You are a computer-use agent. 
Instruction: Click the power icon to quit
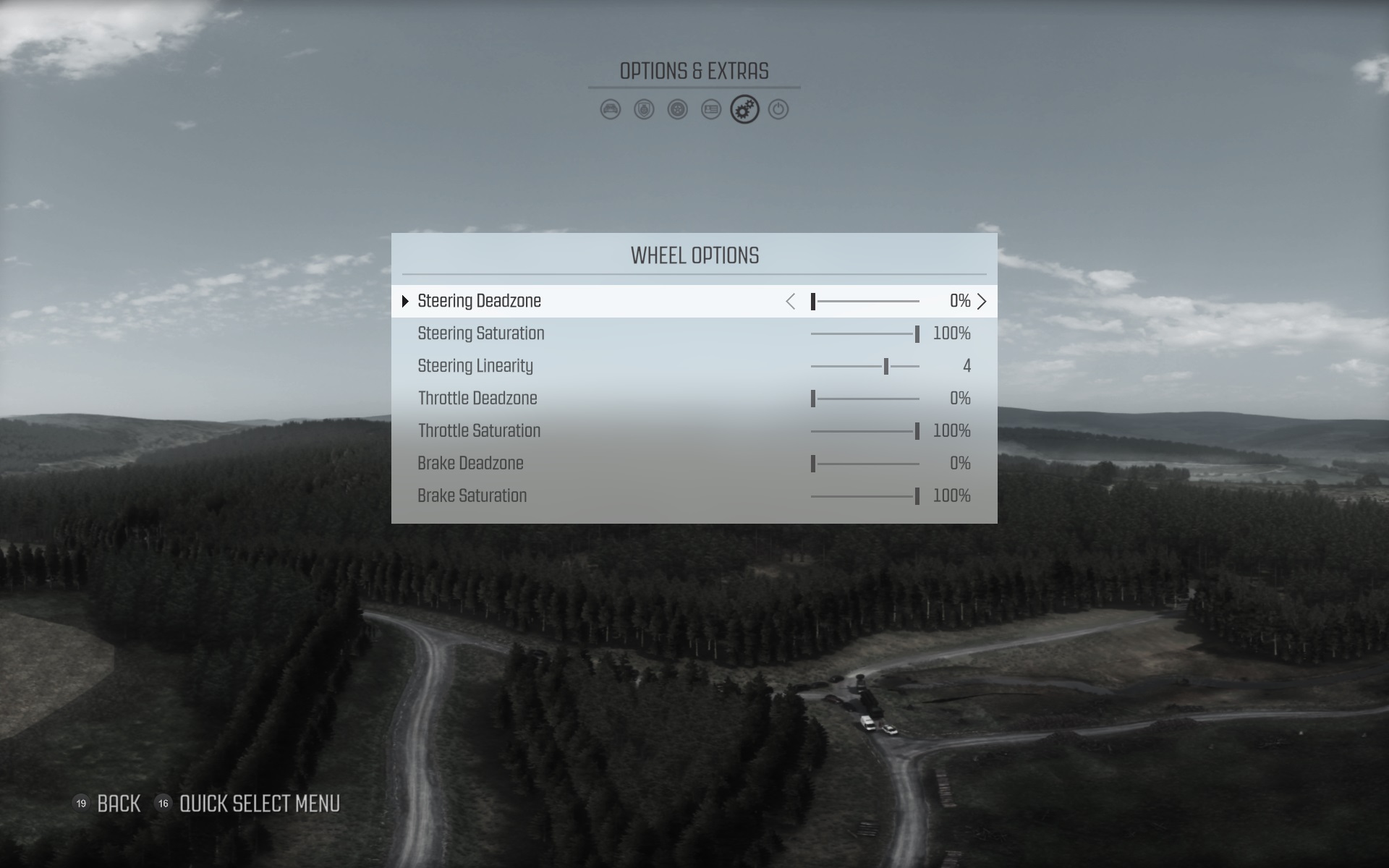click(x=778, y=110)
